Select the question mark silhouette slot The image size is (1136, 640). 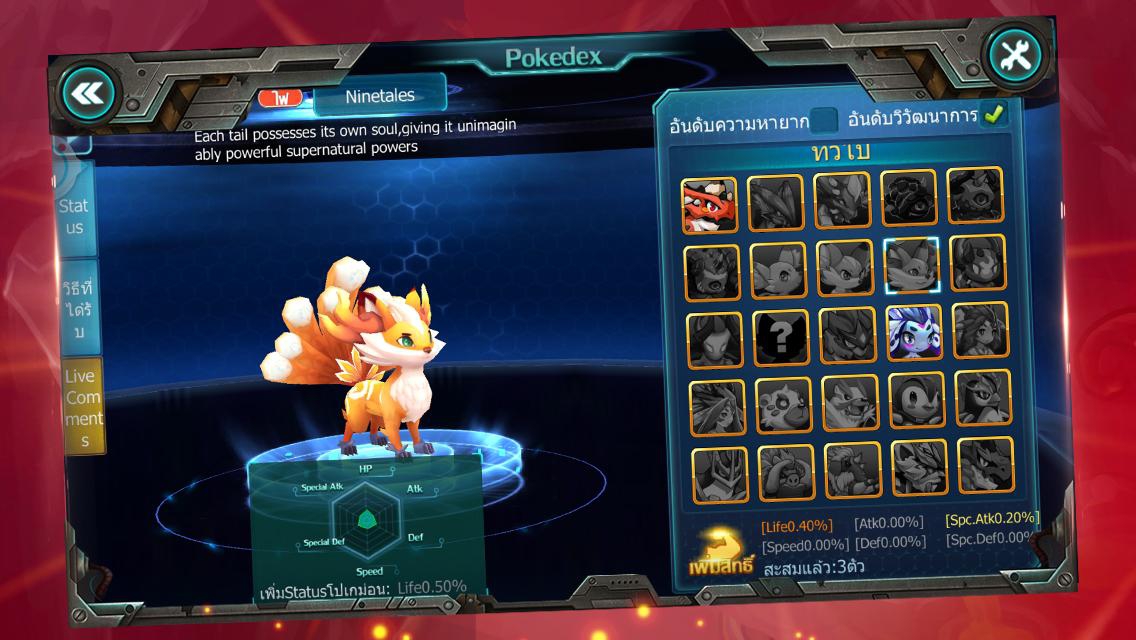(x=781, y=338)
